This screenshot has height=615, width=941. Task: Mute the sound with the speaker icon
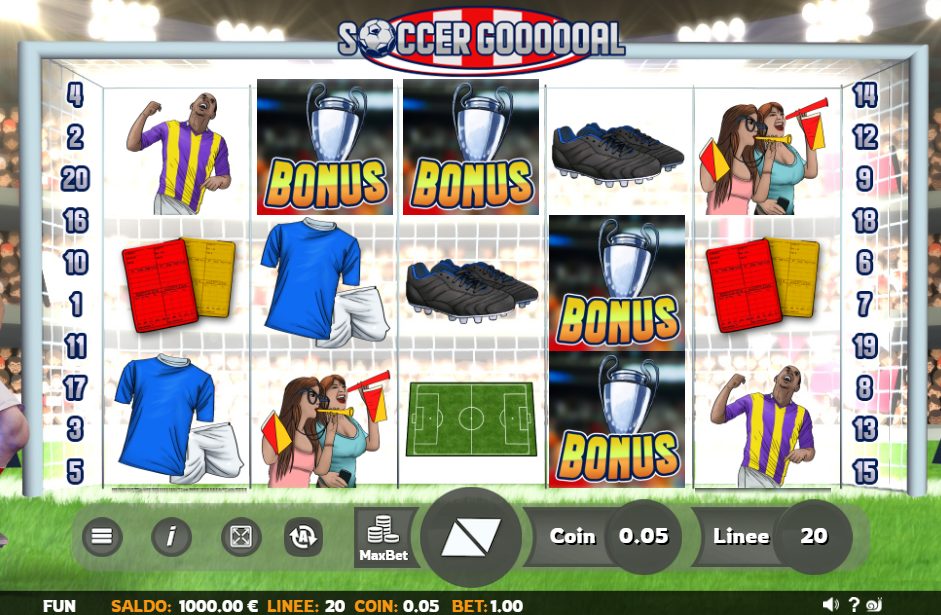pos(830,604)
